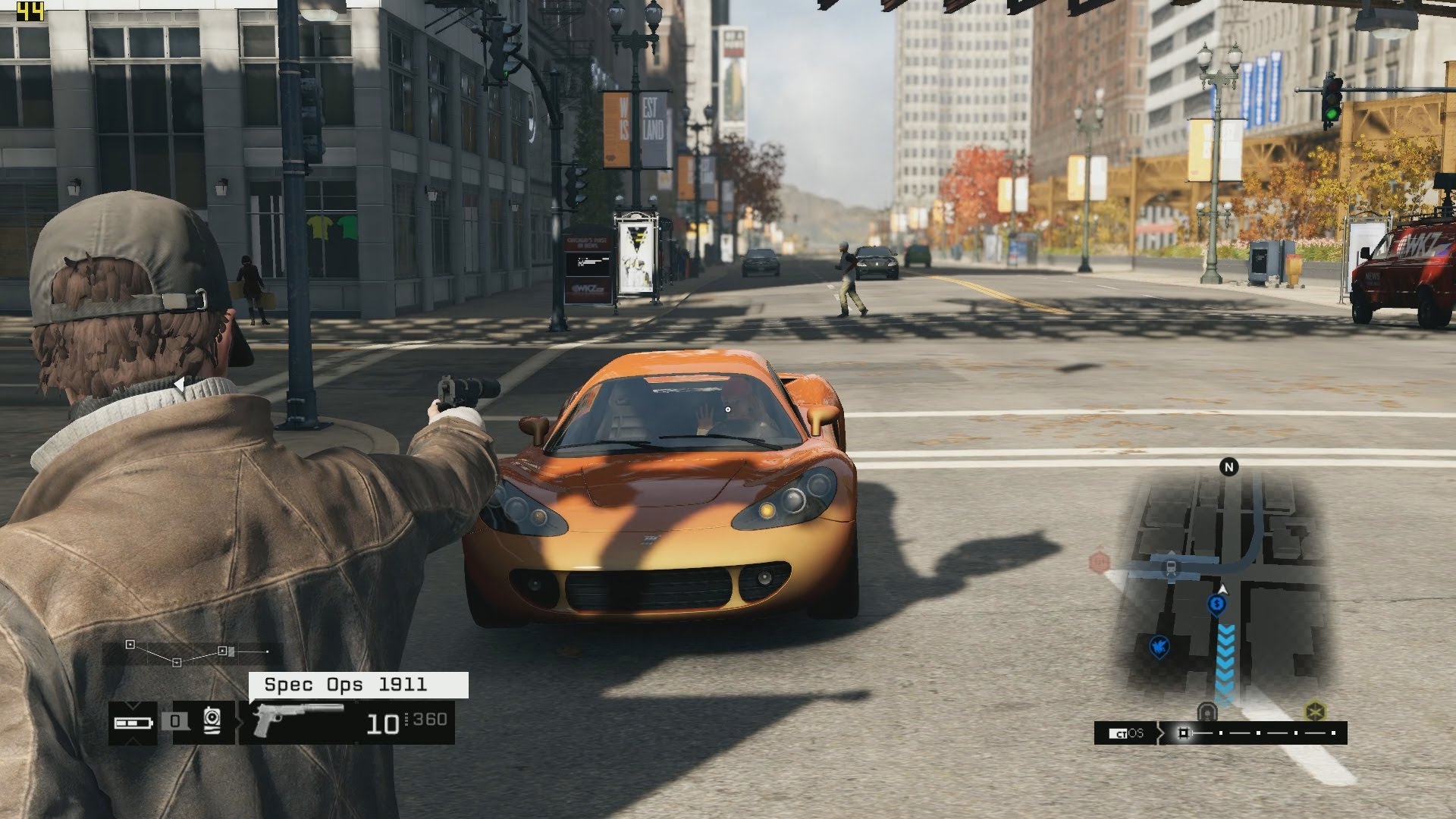Click the dollar sign map marker
This screenshot has width=1456, height=819.
pyautogui.click(x=1216, y=604)
